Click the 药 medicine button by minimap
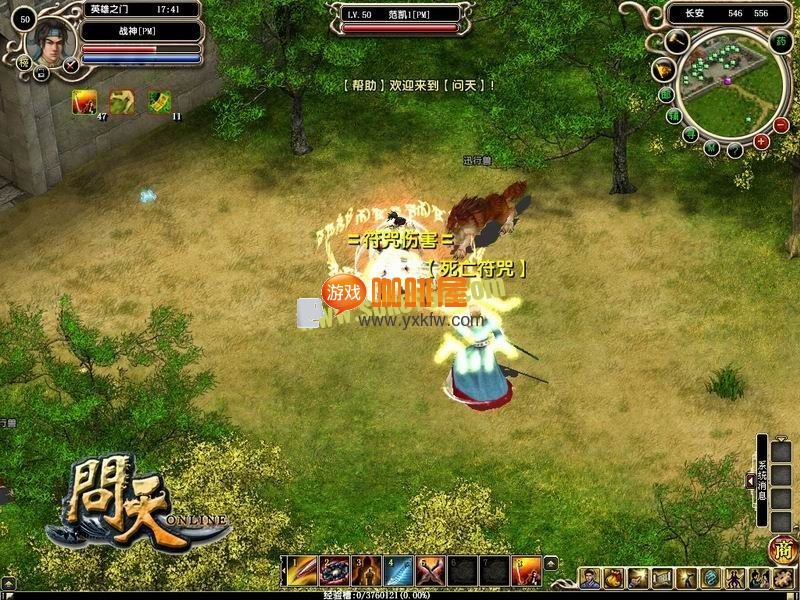The image size is (800, 600). point(780,42)
